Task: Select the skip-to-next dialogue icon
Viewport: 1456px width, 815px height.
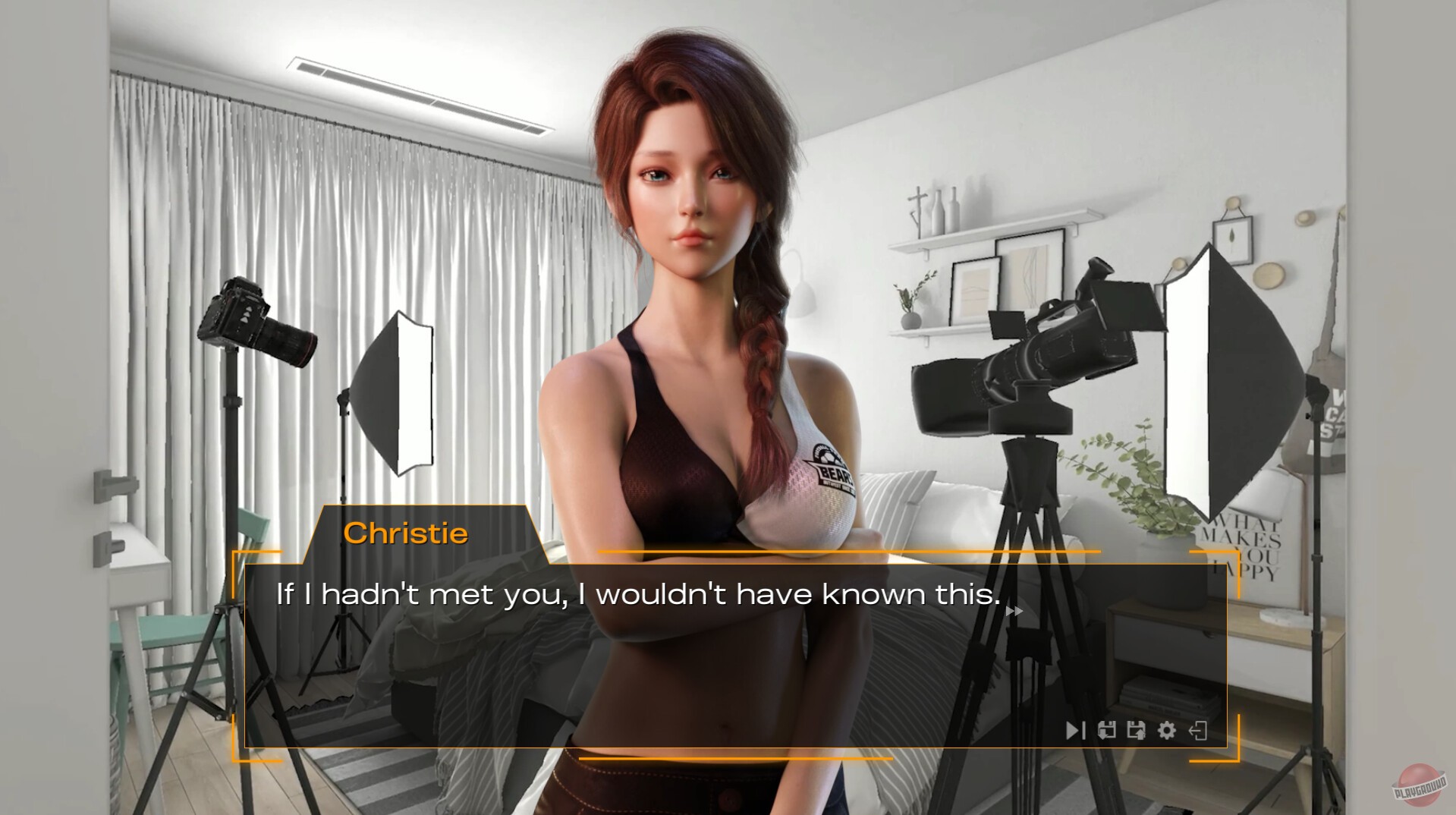Action: coord(1074,731)
